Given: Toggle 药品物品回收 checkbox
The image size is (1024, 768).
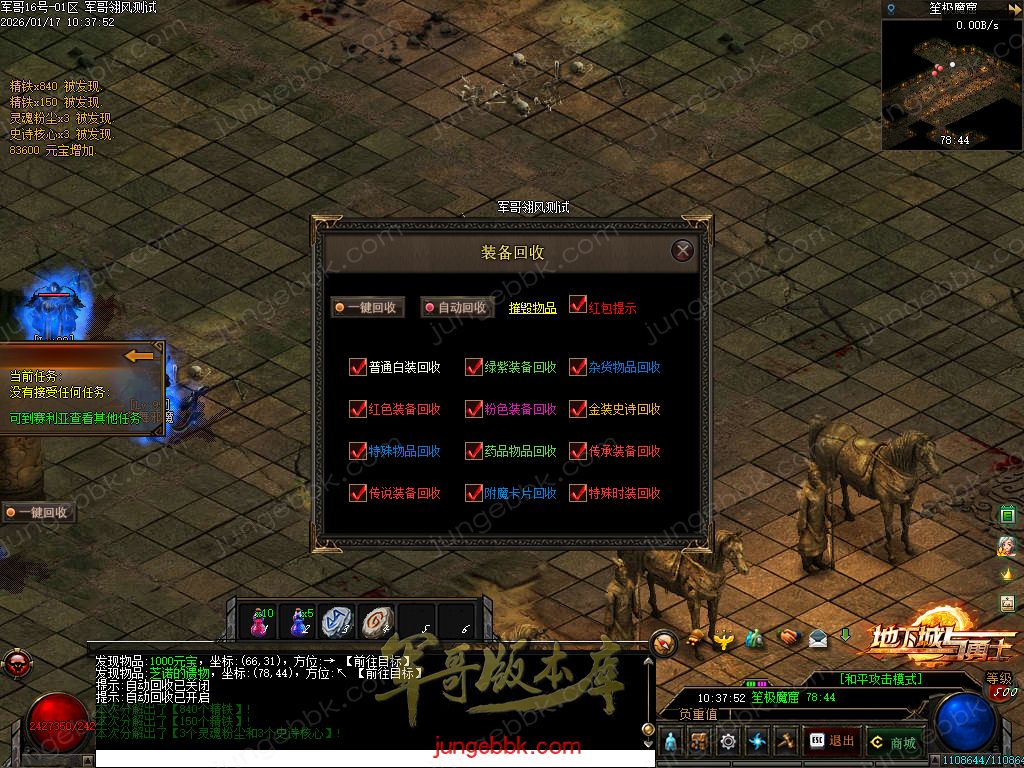Looking at the screenshot, I should [x=474, y=451].
